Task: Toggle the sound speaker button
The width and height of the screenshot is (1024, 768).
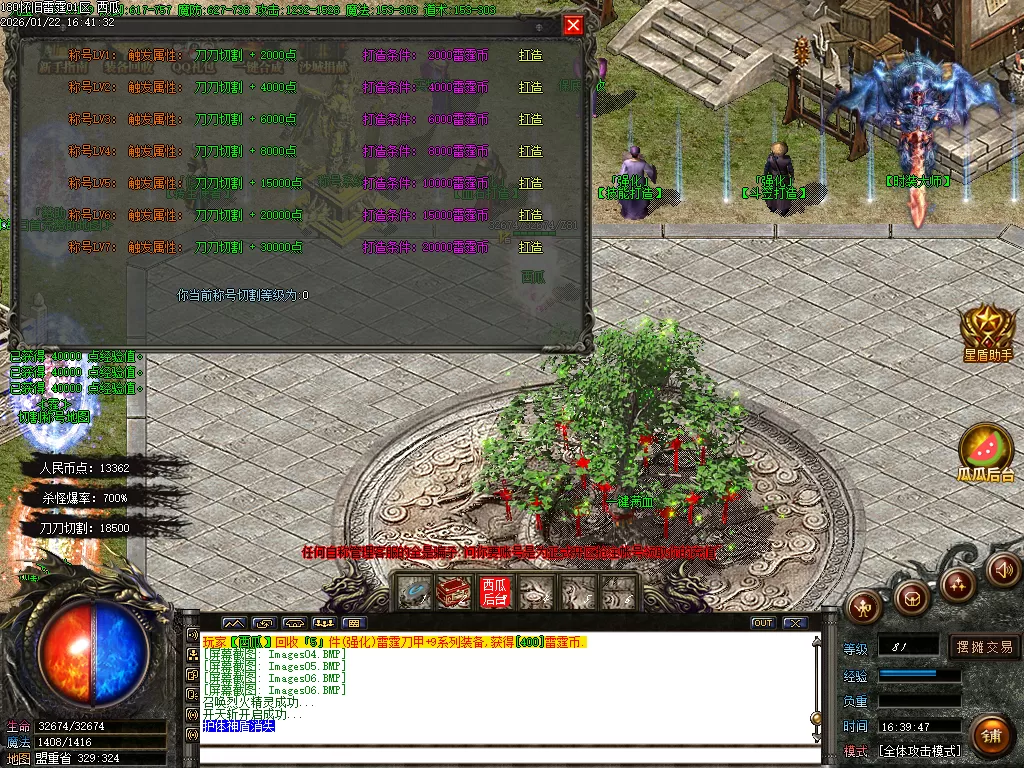Action: click(x=1003, y=570)
